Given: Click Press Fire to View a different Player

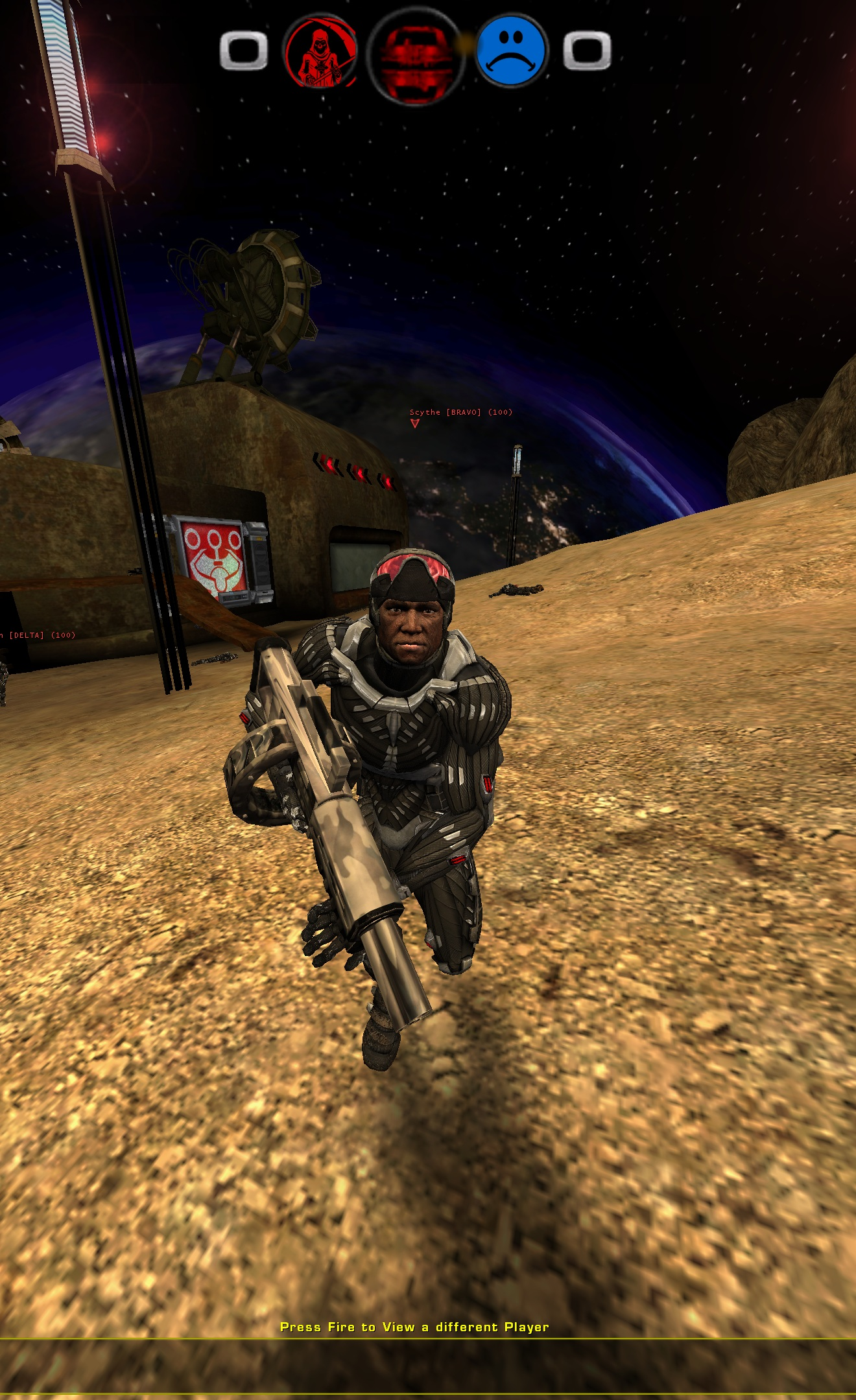Looking at the screenshot, I should click(414, 1326).
